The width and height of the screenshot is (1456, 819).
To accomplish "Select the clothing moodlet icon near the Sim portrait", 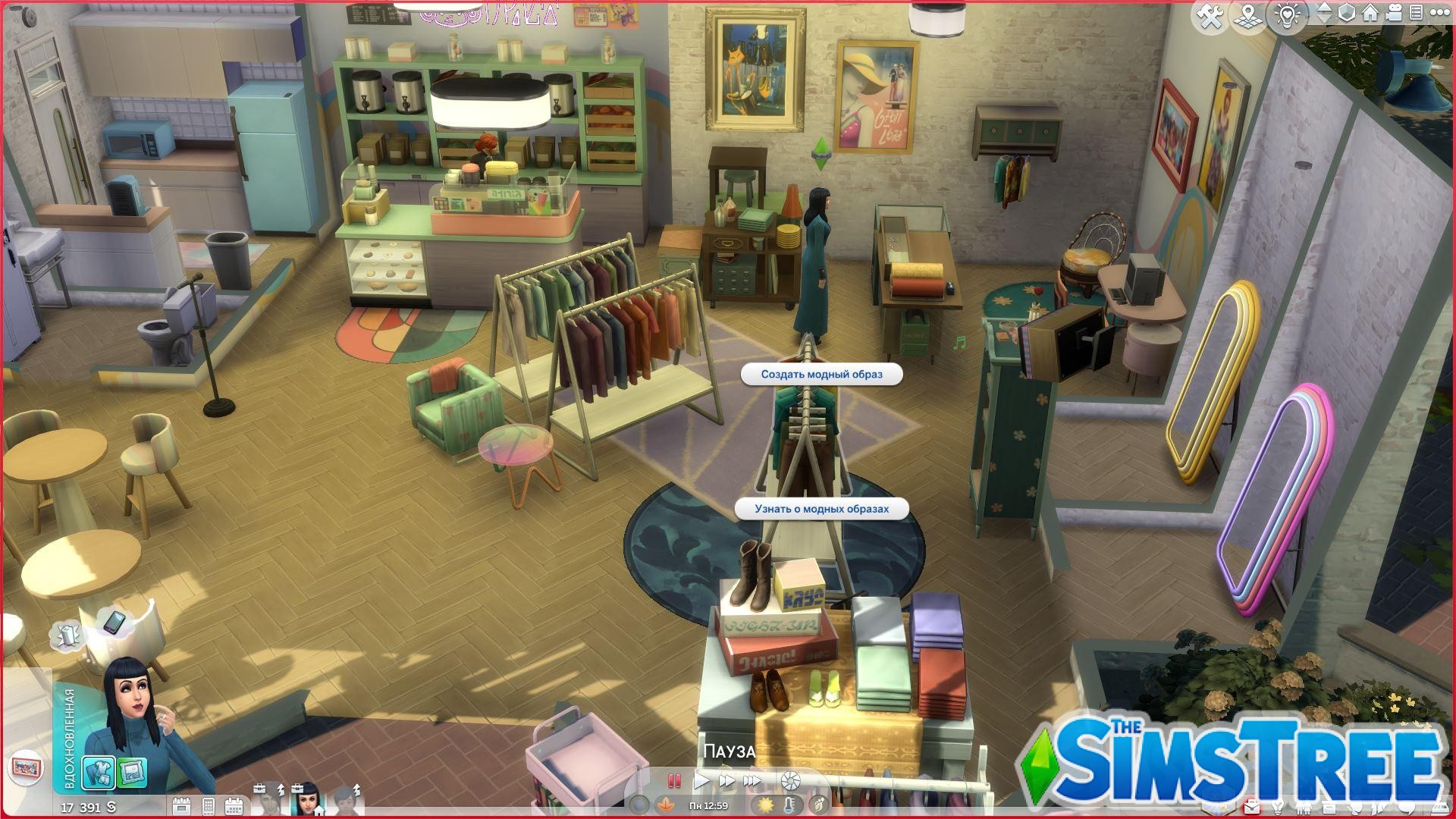I will point(99,771).
